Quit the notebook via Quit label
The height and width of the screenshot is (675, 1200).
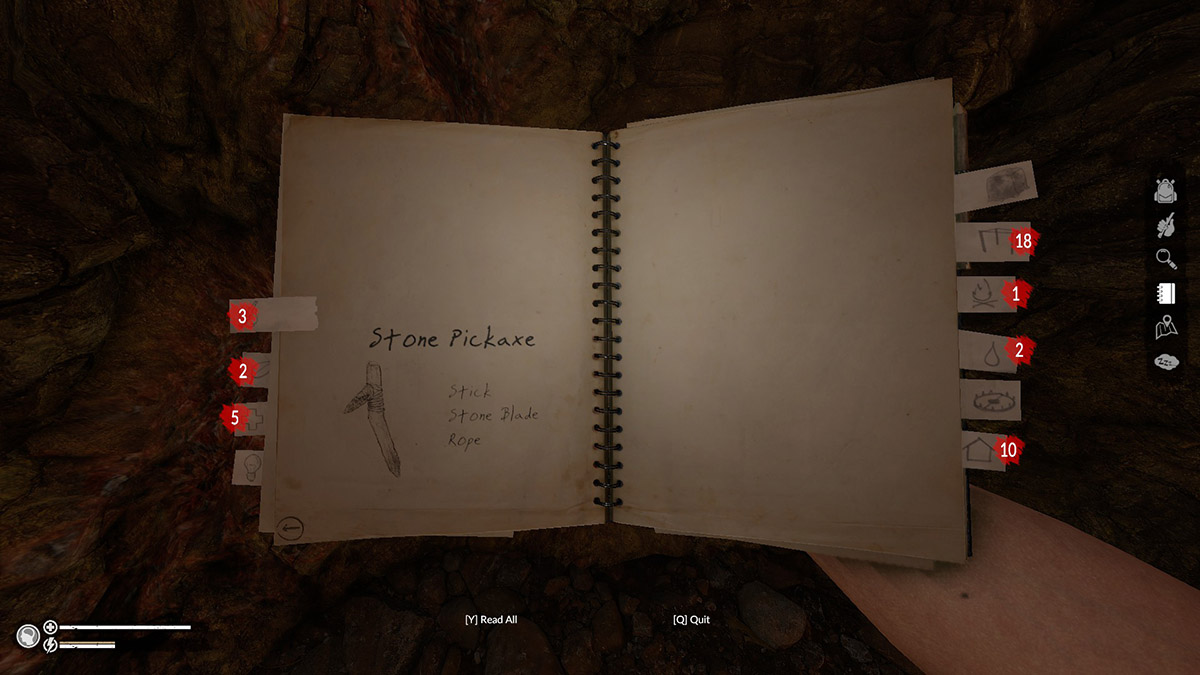point(691,620)
